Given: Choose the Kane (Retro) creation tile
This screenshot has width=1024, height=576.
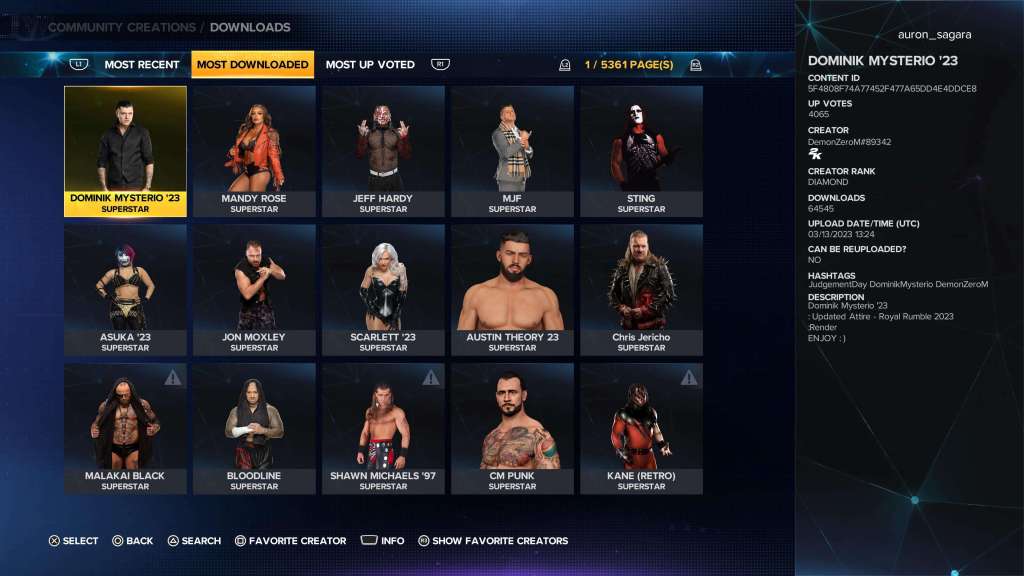Looking at the screenshot, I should [641, 428].
